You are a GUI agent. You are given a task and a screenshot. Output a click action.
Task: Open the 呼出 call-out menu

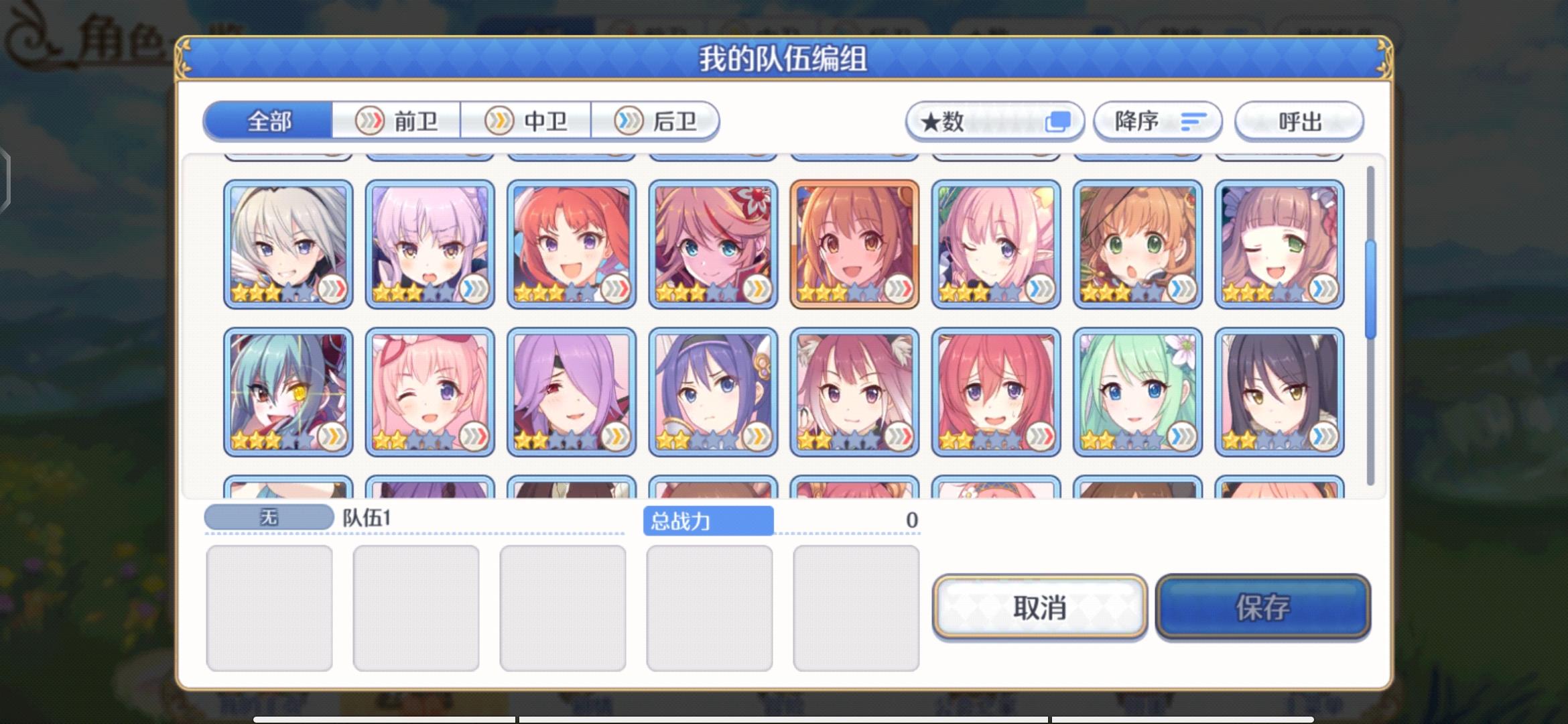tap(1298, 121)
